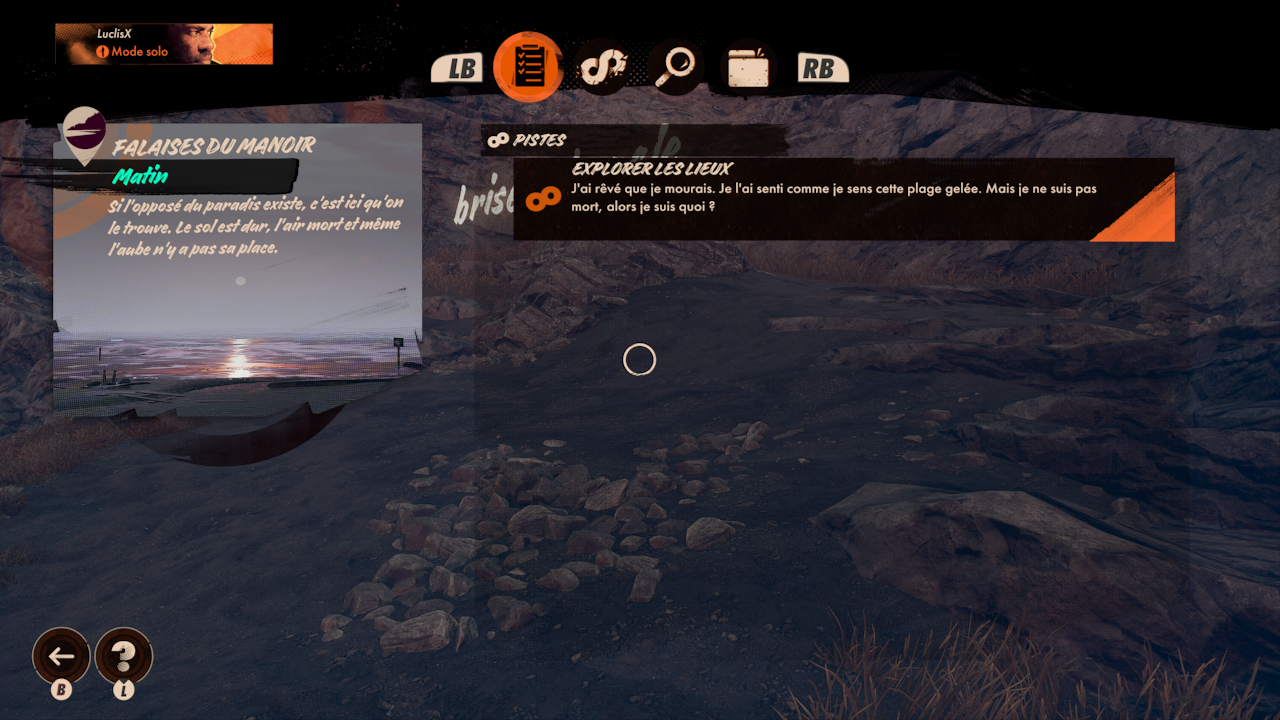Select the Falaises du Manoir location card

(237, 270)
